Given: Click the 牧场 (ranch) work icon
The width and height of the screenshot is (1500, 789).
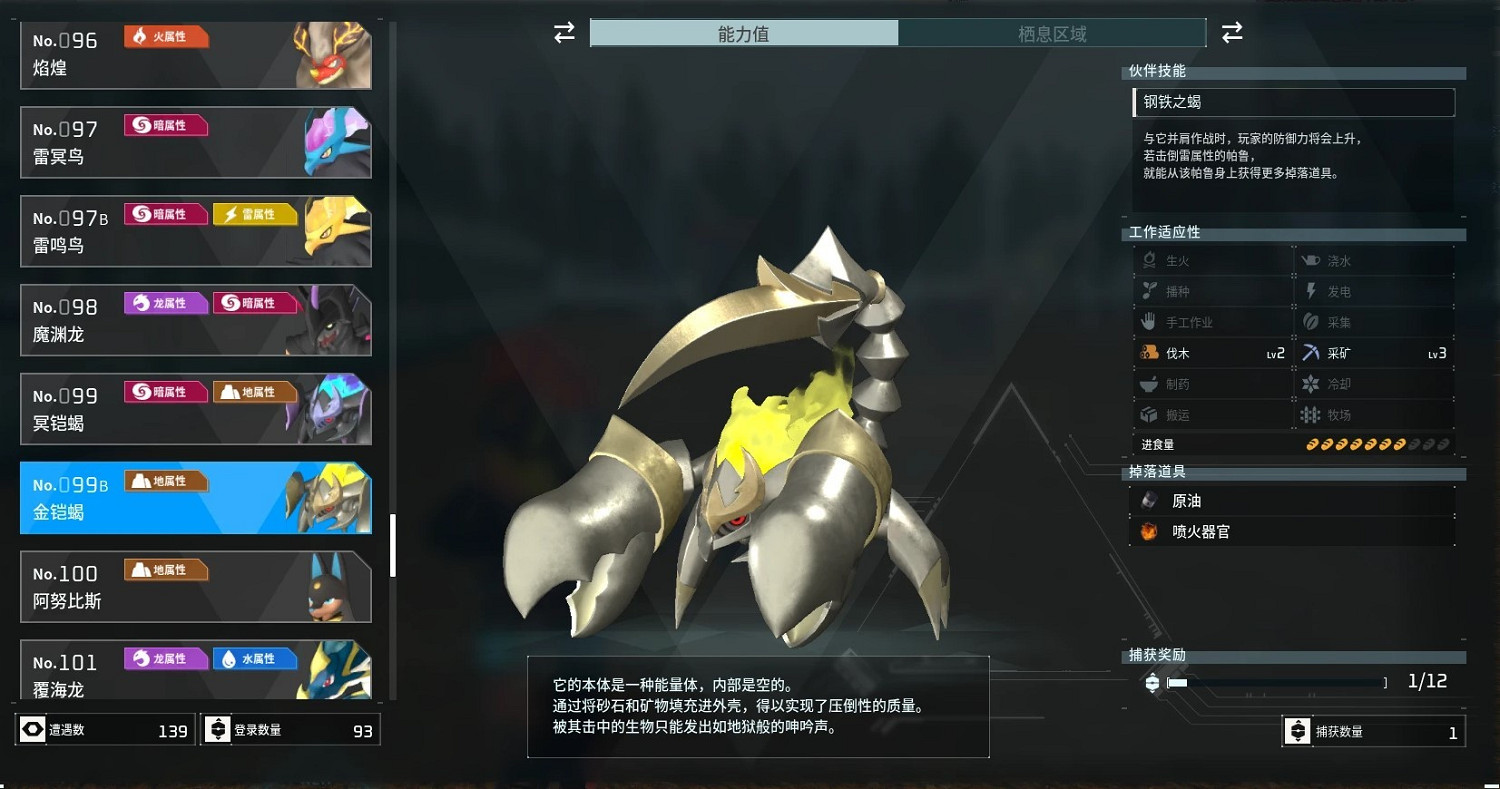Looking at the screenshot, I should [1312, 414].
